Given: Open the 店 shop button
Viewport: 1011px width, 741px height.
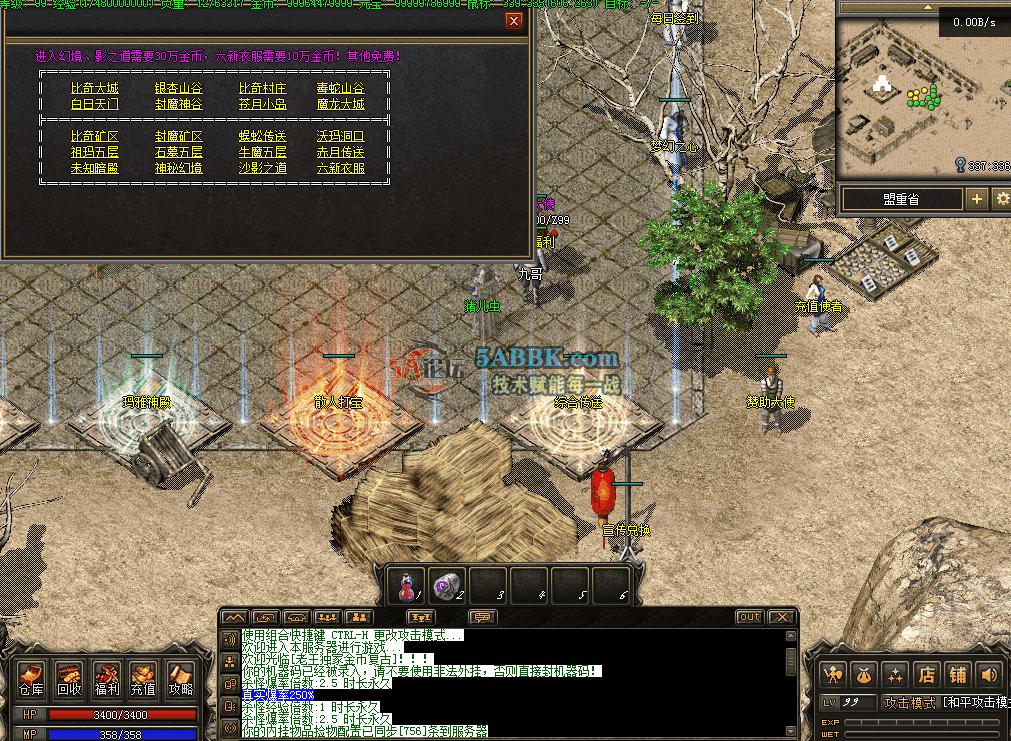Looking at the screenshot, I should tap(927, 674).
